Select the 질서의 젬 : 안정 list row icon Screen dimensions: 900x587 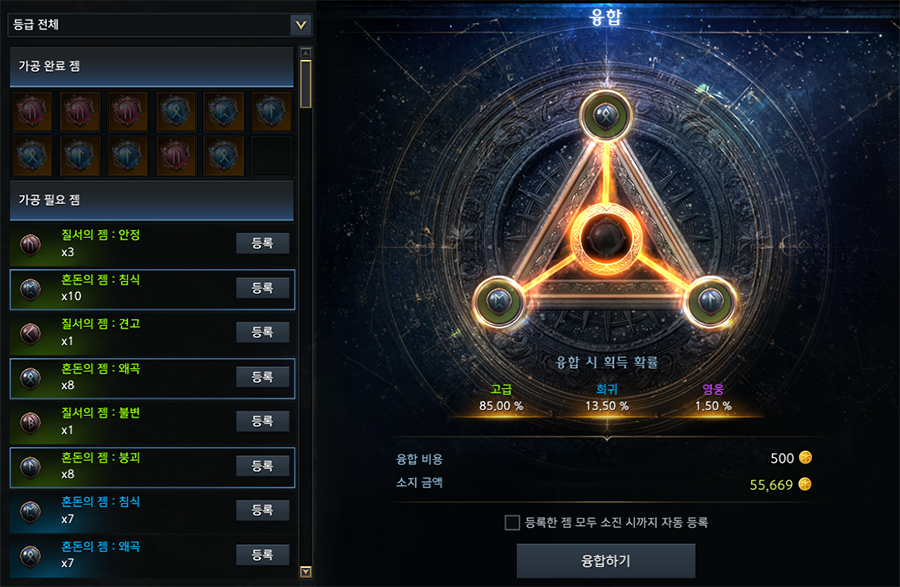point(30,244)
